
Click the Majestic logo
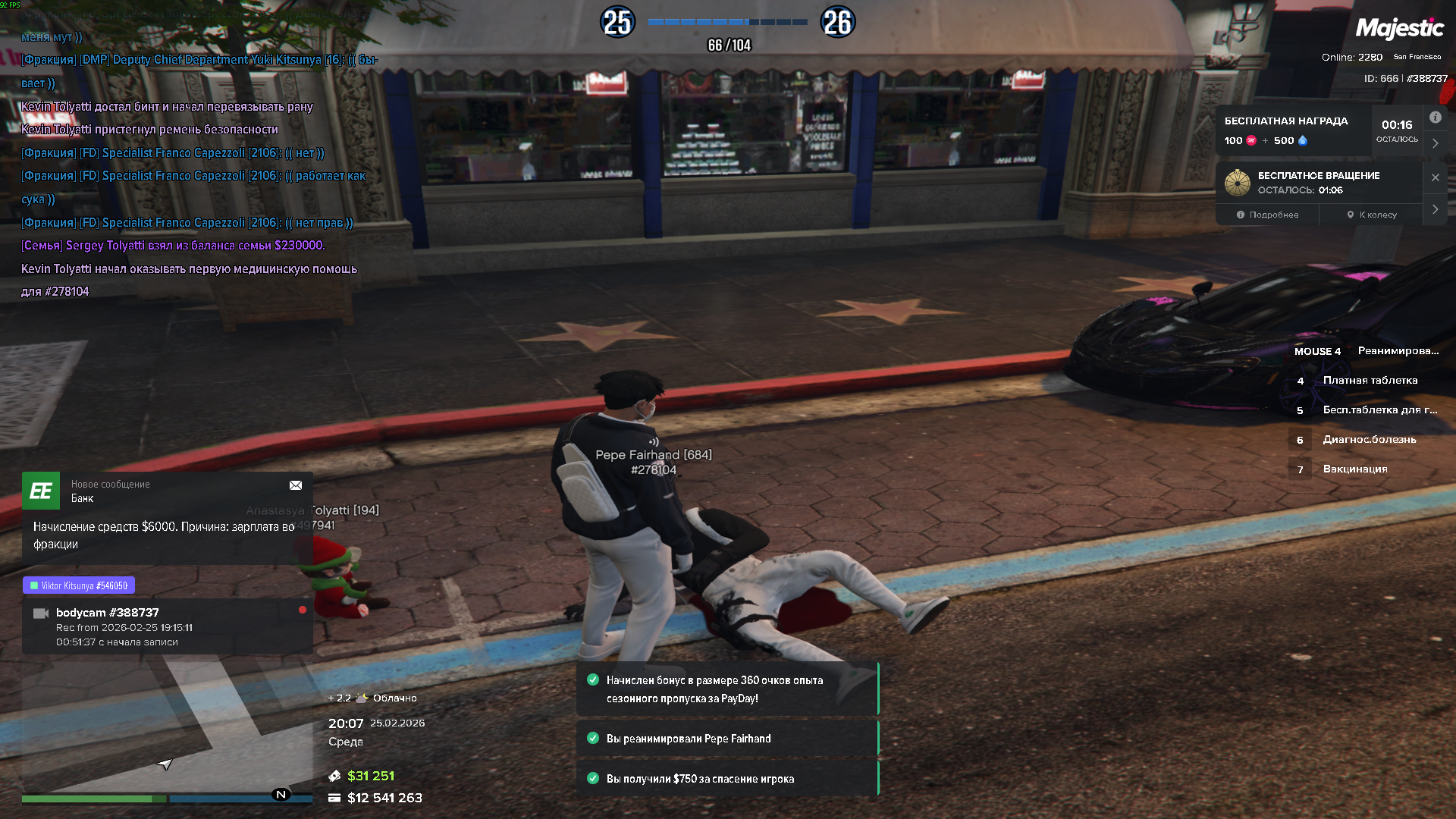(x=1399, y=29)
